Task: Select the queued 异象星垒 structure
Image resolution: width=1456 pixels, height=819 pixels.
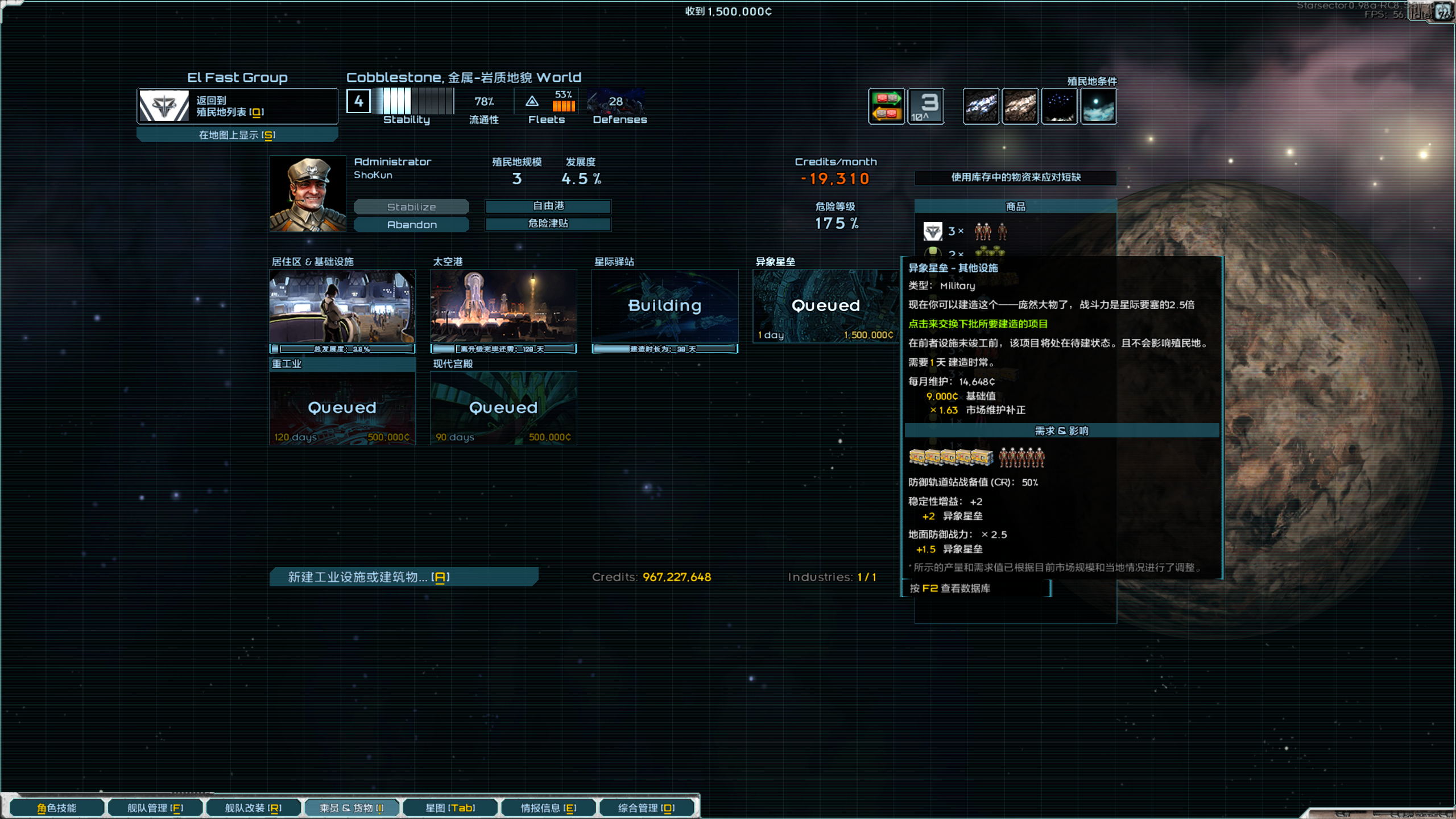Action: (826, 307)
